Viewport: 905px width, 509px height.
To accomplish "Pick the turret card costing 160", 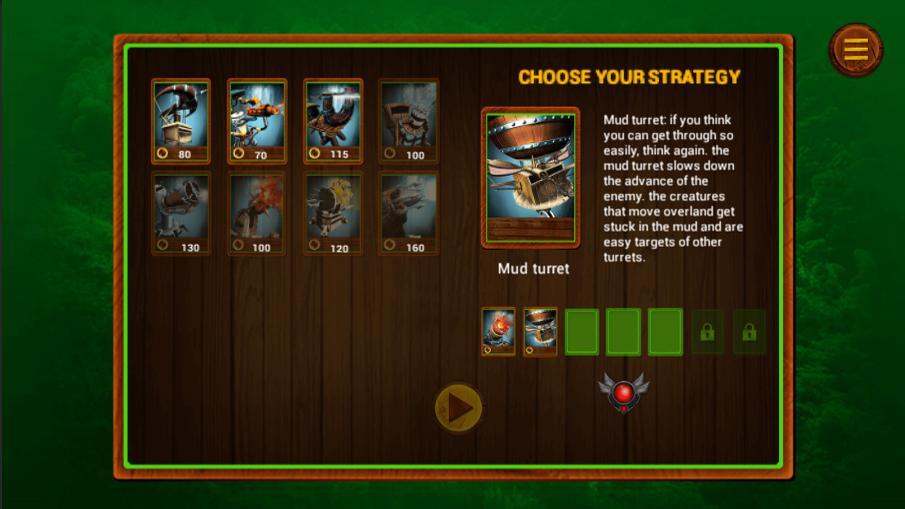I will pyautogui.click(x=409, y=213).
